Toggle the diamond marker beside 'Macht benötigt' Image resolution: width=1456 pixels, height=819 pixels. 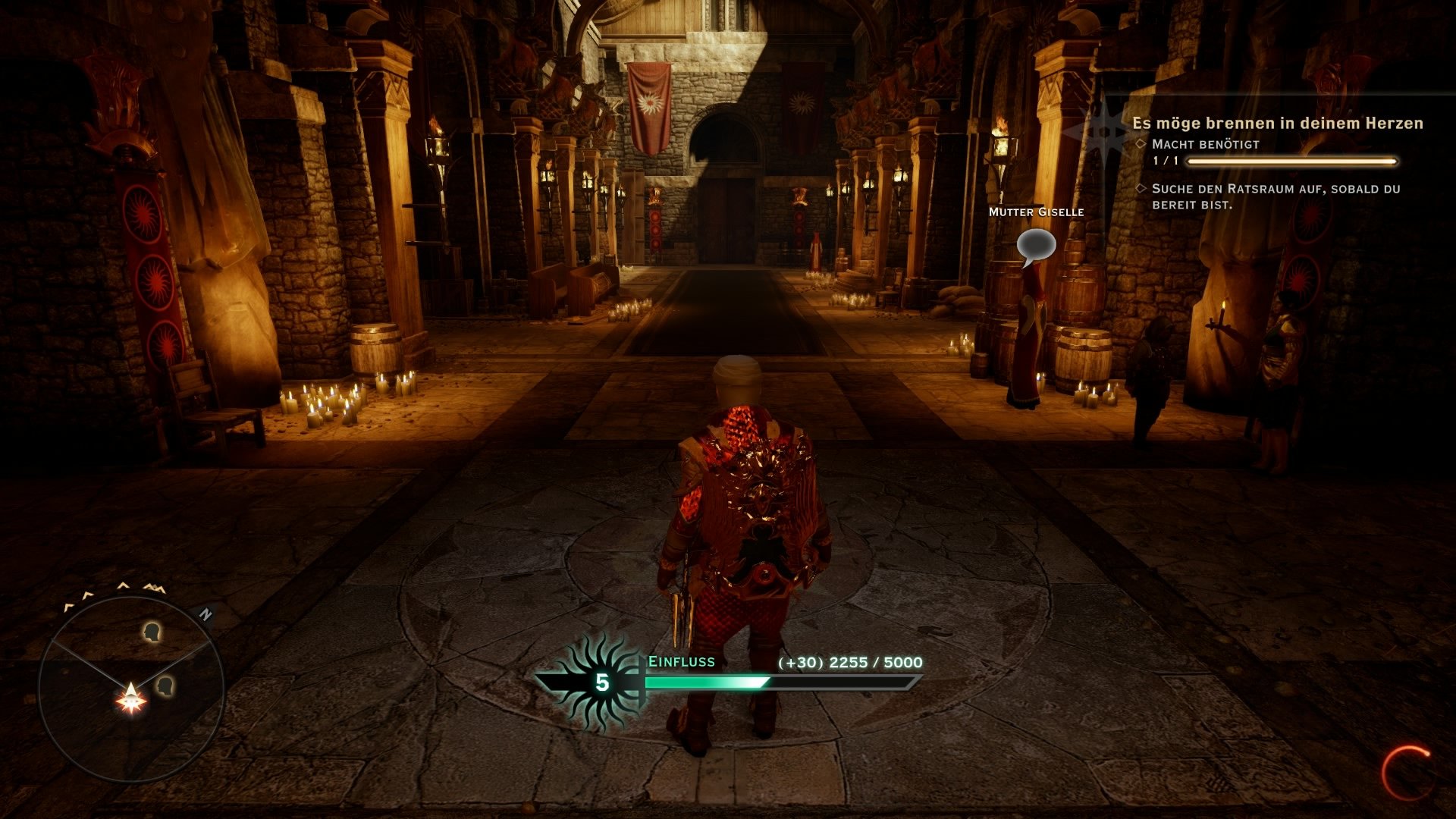tap(1141, 143)
